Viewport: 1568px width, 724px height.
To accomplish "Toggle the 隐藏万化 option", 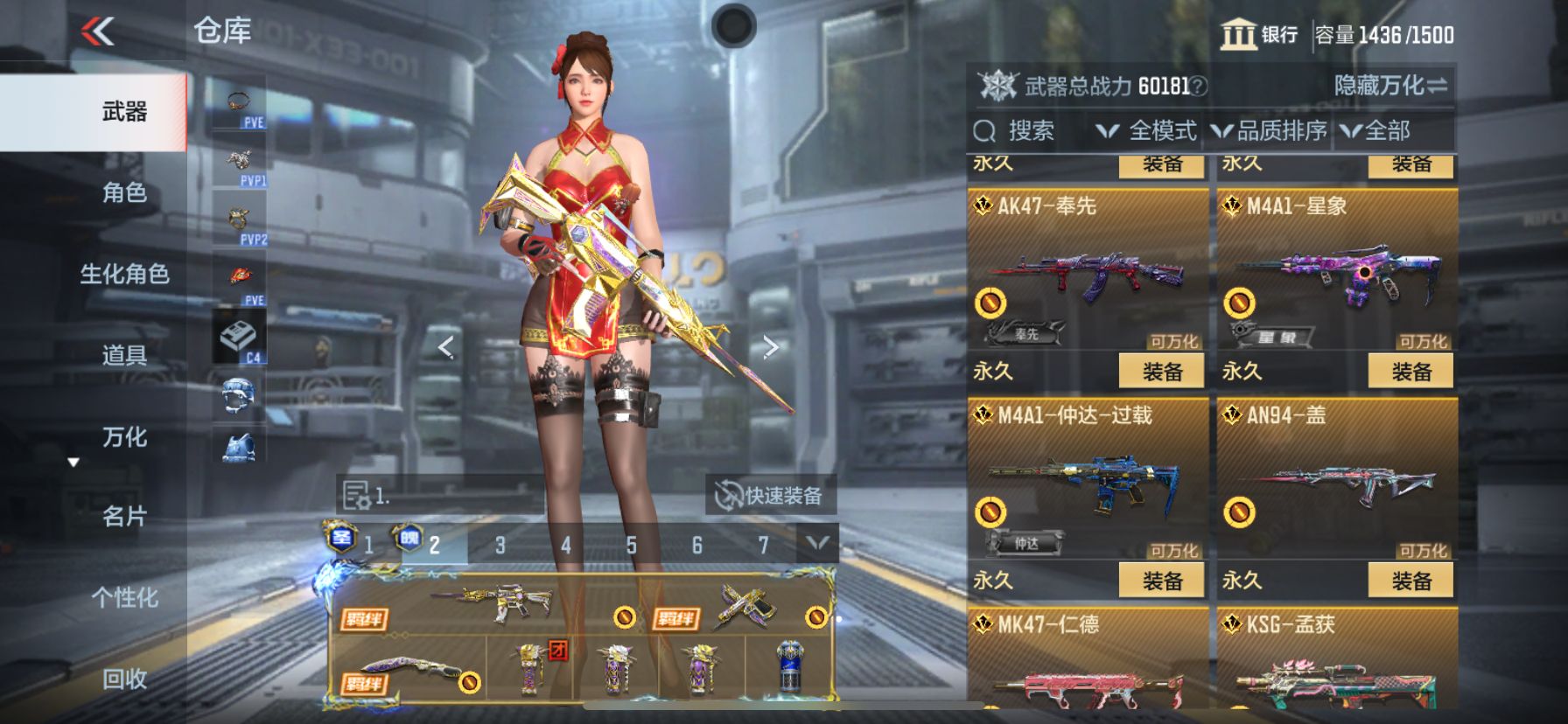I will [x=1389, y=86].
